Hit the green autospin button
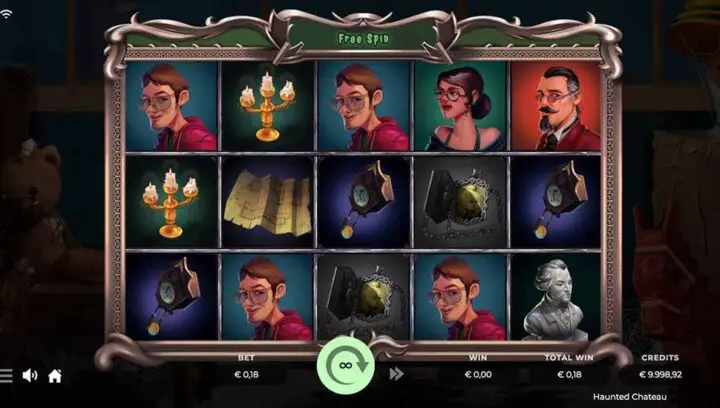The image size is (720, 408). 345,366
